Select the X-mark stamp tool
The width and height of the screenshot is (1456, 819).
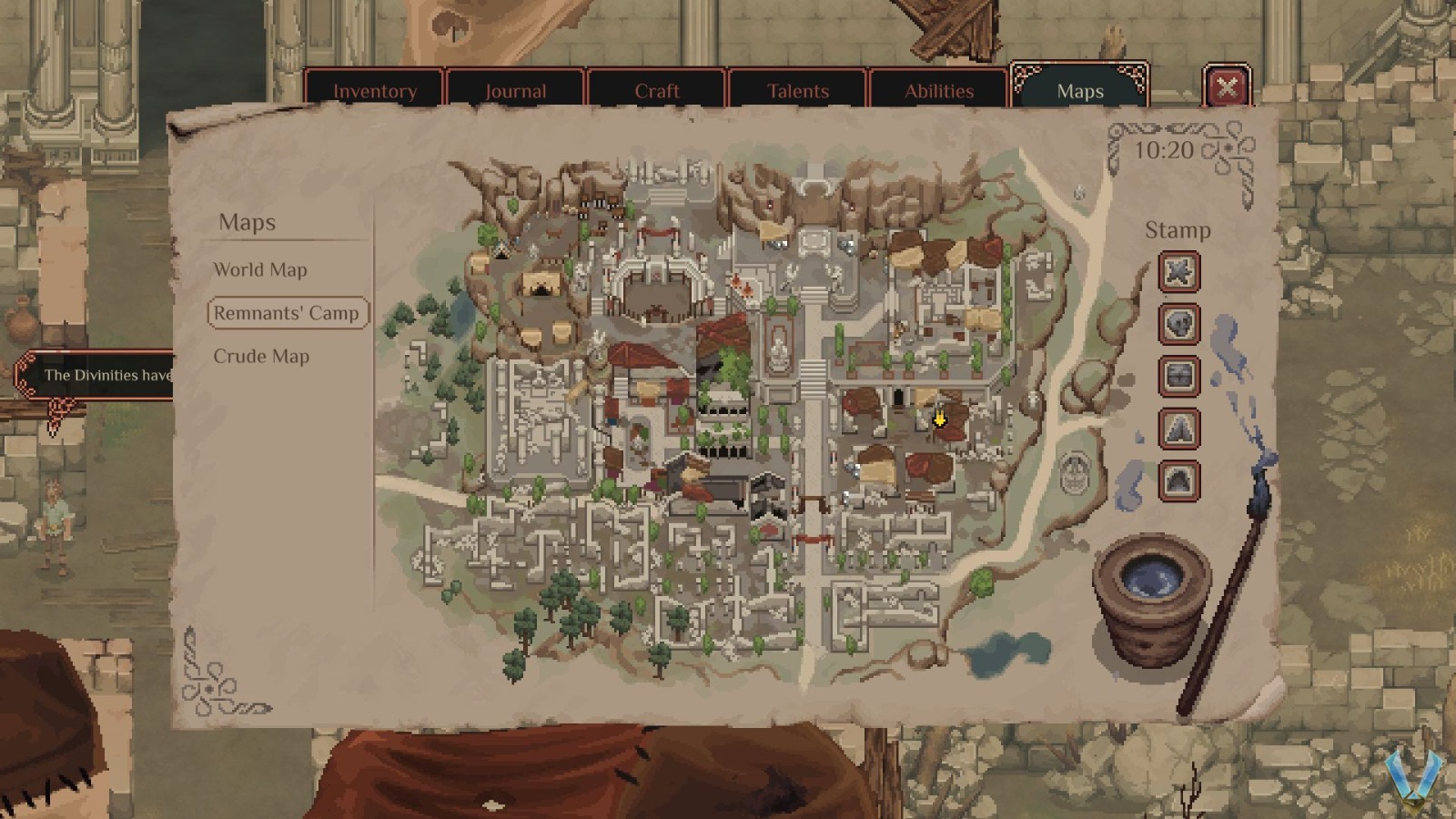click(1178, 272)
